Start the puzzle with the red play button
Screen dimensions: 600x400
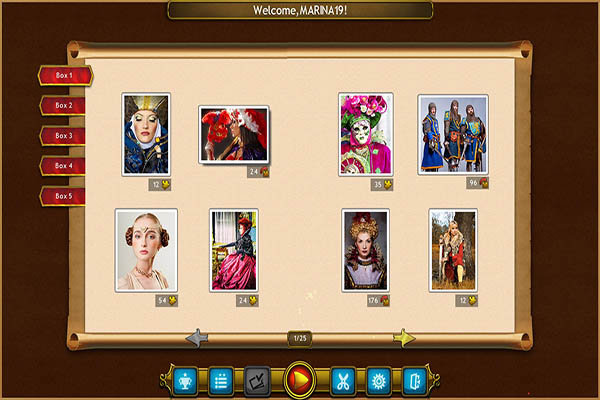[299, 380]
